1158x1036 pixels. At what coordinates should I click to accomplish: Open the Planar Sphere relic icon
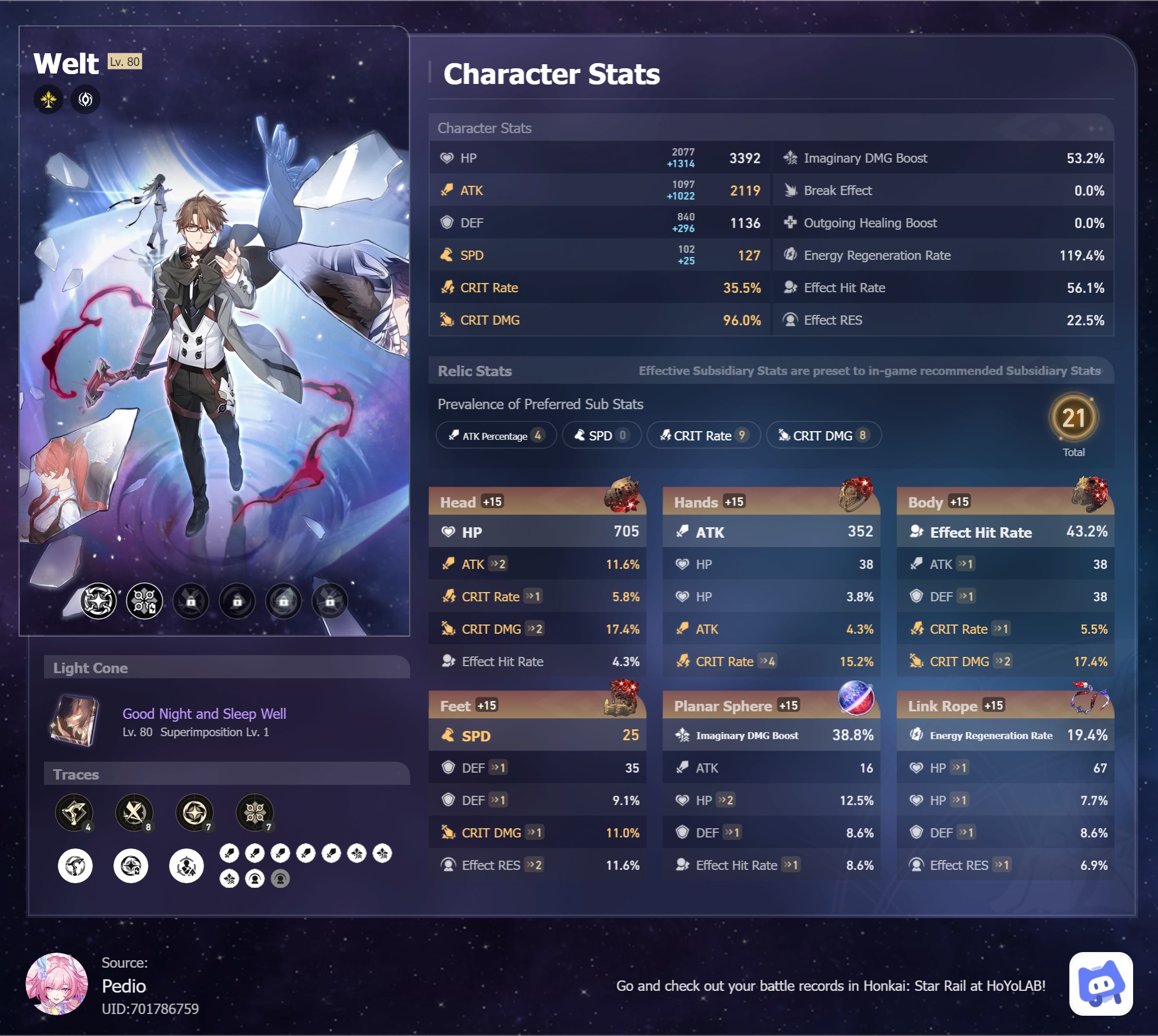coord(856,698)
